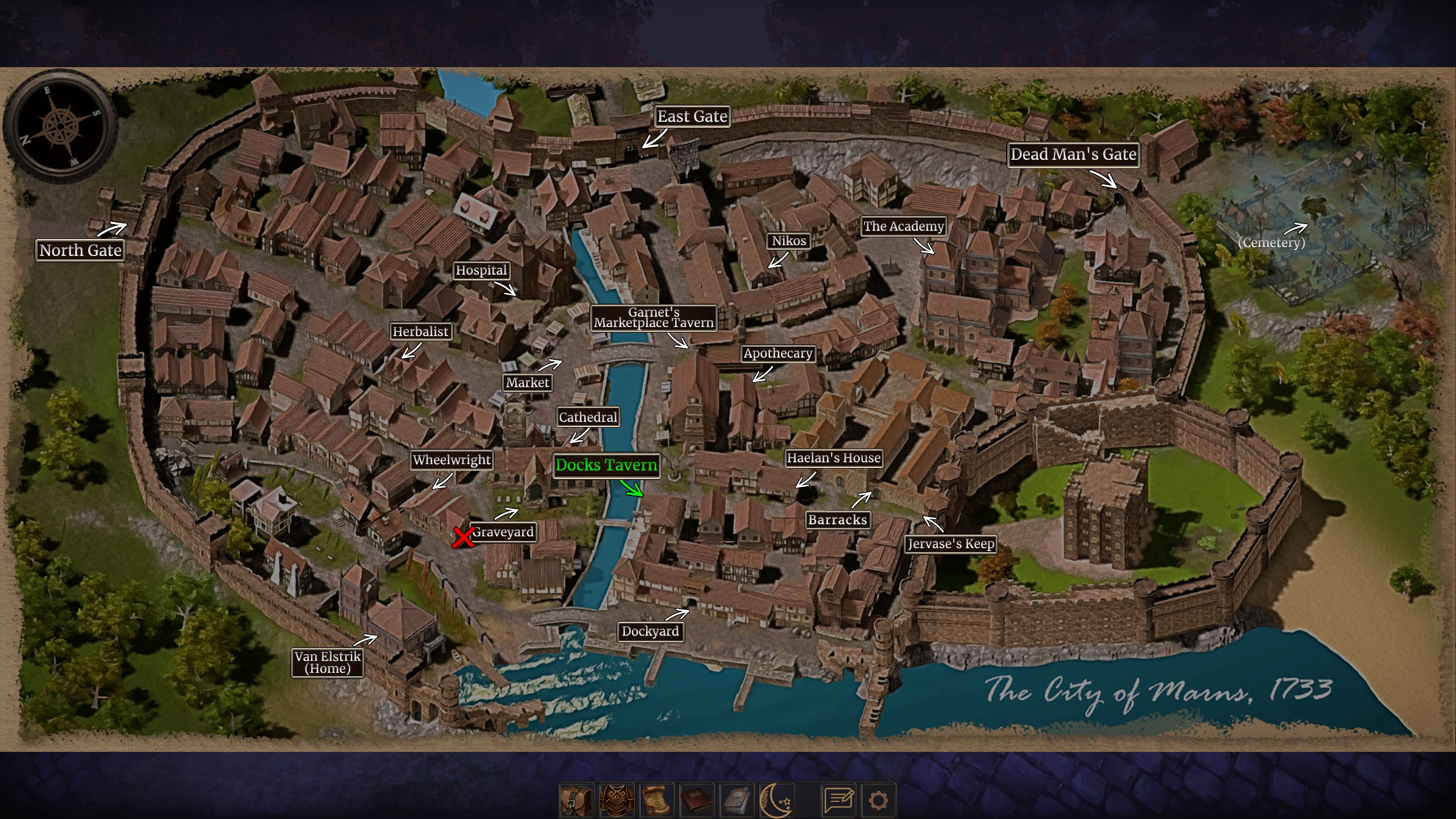Choose the Van Elstrik (Home) label
This screenshot has height=819, width=1456.
click(x=328, y=663)
